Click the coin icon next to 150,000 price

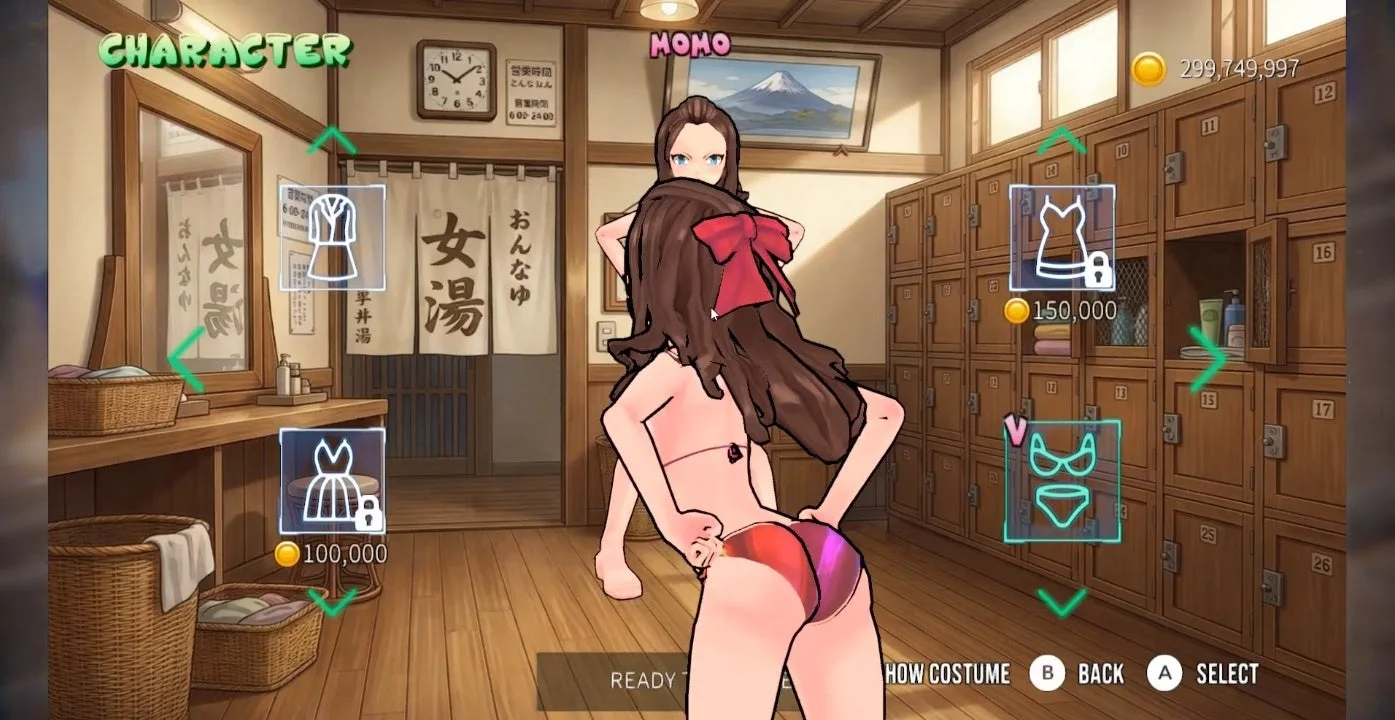[1018, 311]
